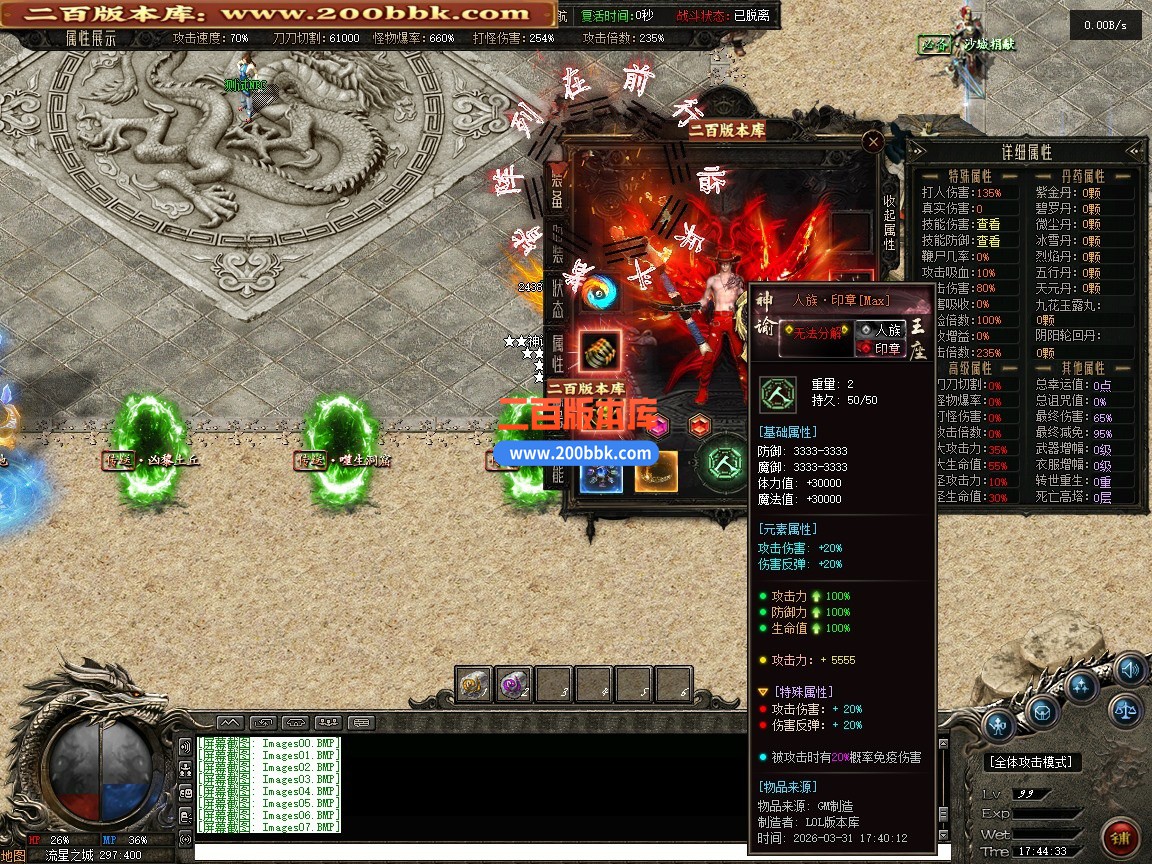Select the red hexagon gem slot
The width and height of the screenshot is (1152, 864).
[x=700, y=424]
